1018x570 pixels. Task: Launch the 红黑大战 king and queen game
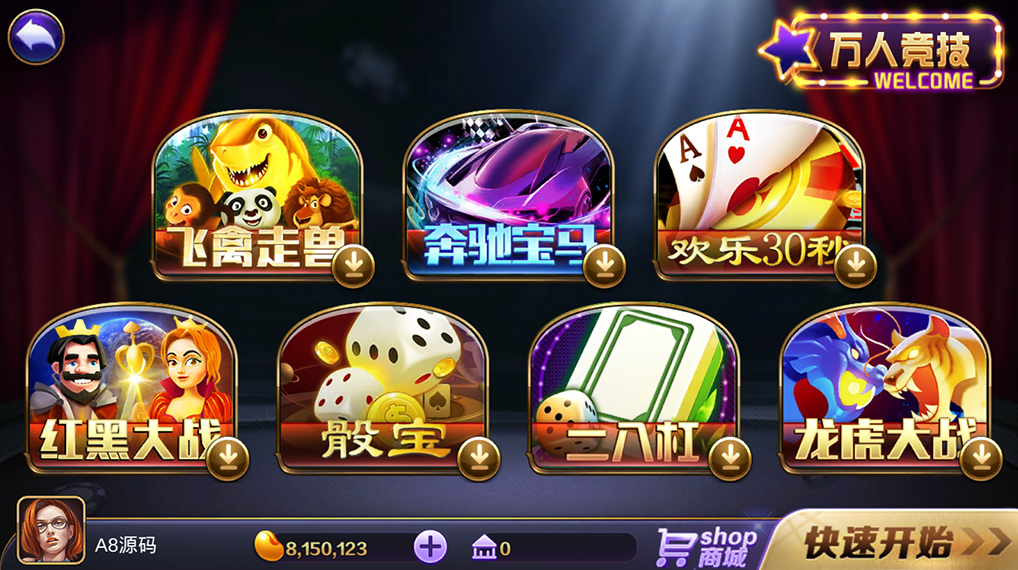click(x=129, y=385)
